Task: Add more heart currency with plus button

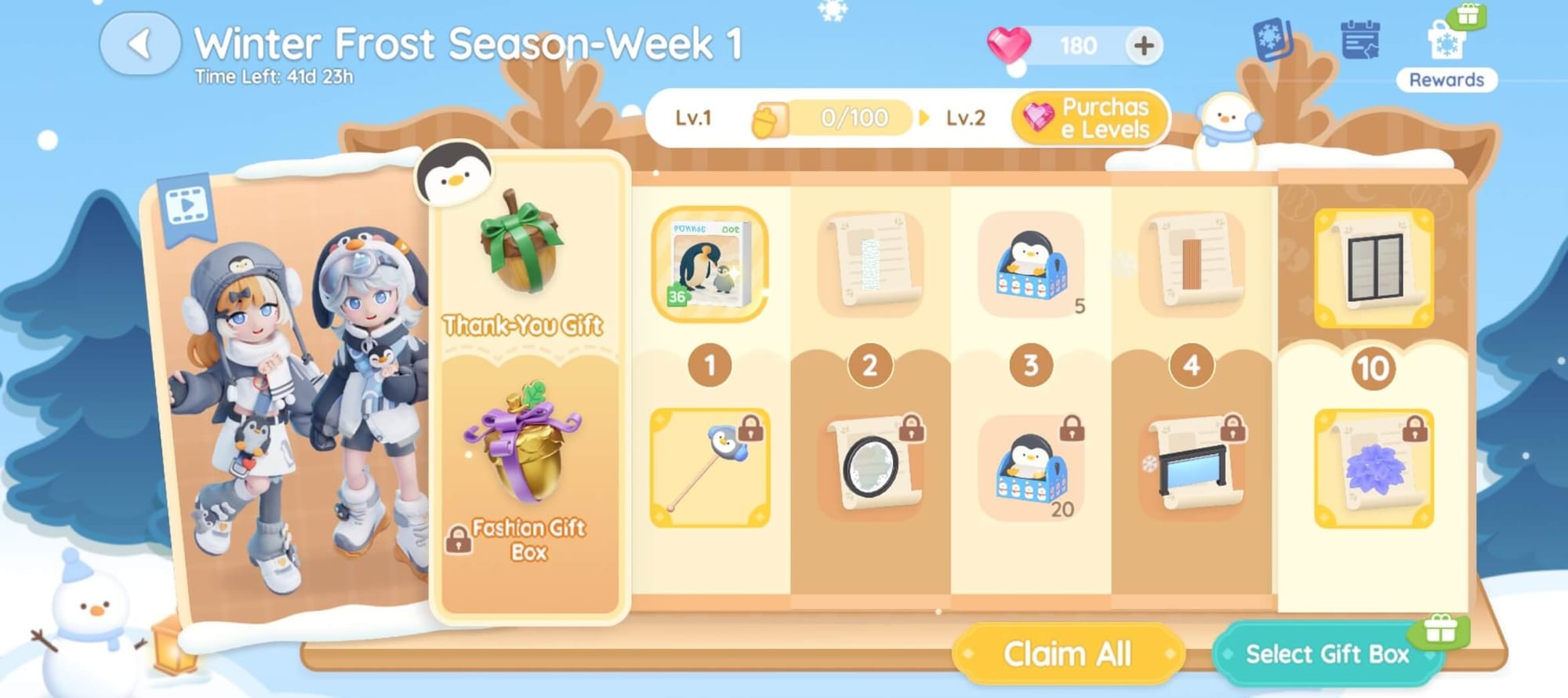Action: tap(1143, 45)
